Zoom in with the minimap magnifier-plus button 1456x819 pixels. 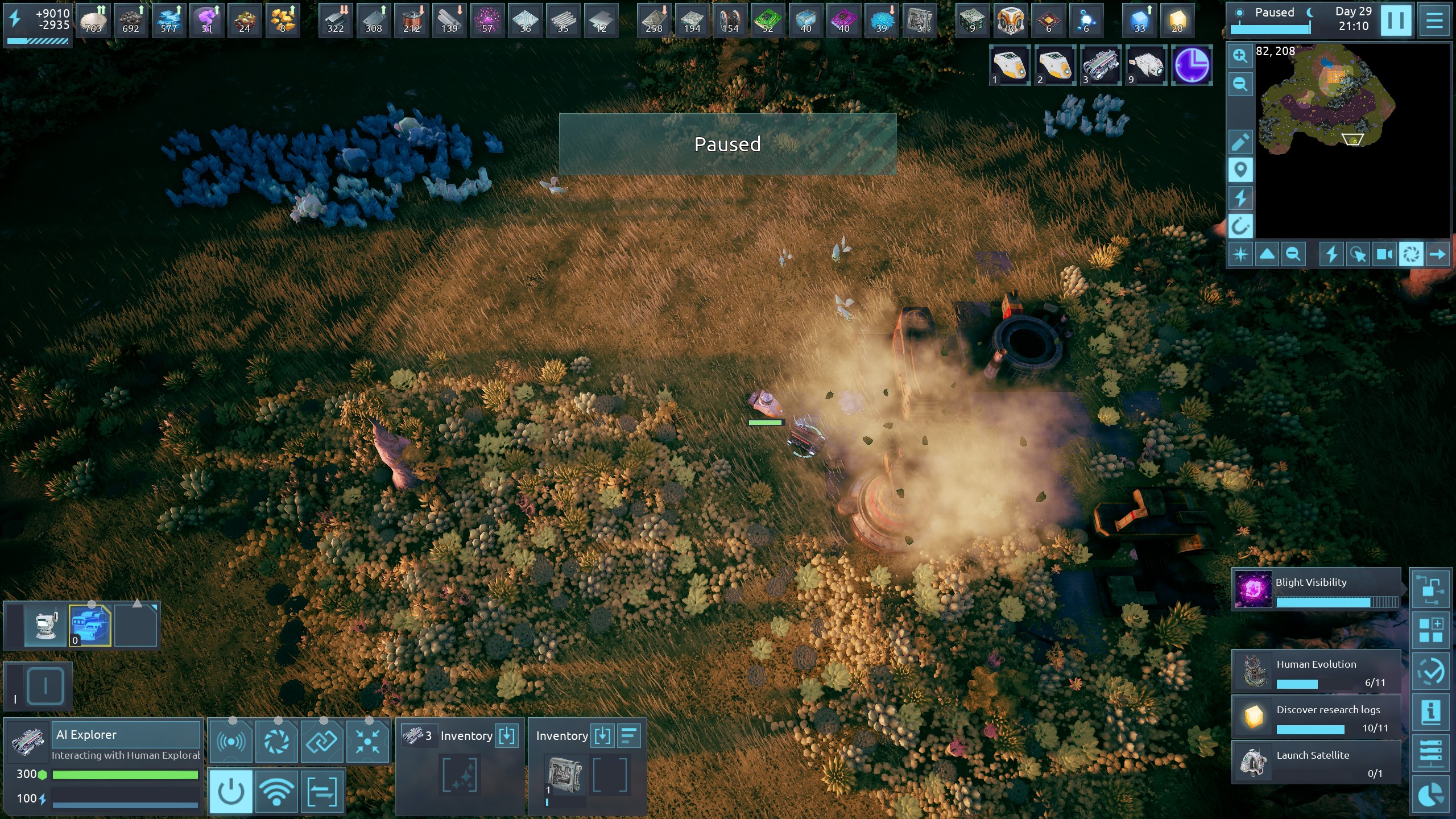[x=1240, y=56]
